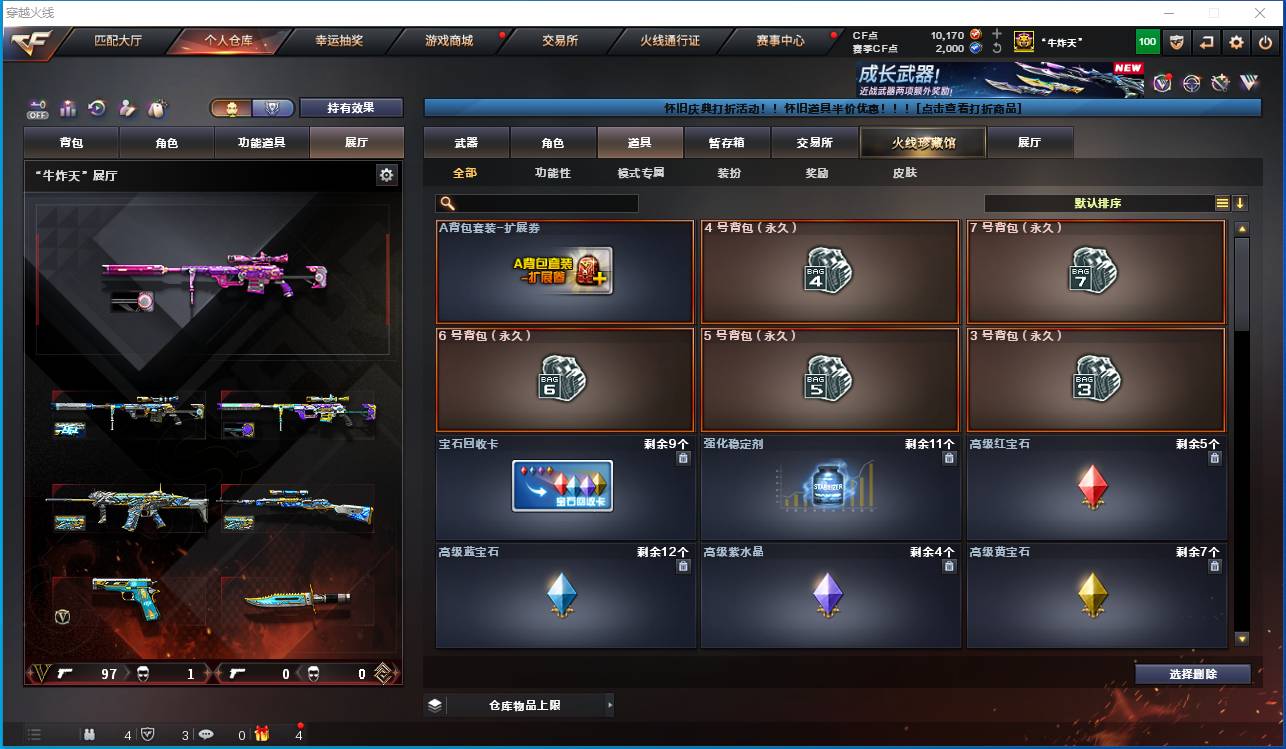
Task: Click the sort direction arrow beside the sort menu
Action: point(1242,203)
